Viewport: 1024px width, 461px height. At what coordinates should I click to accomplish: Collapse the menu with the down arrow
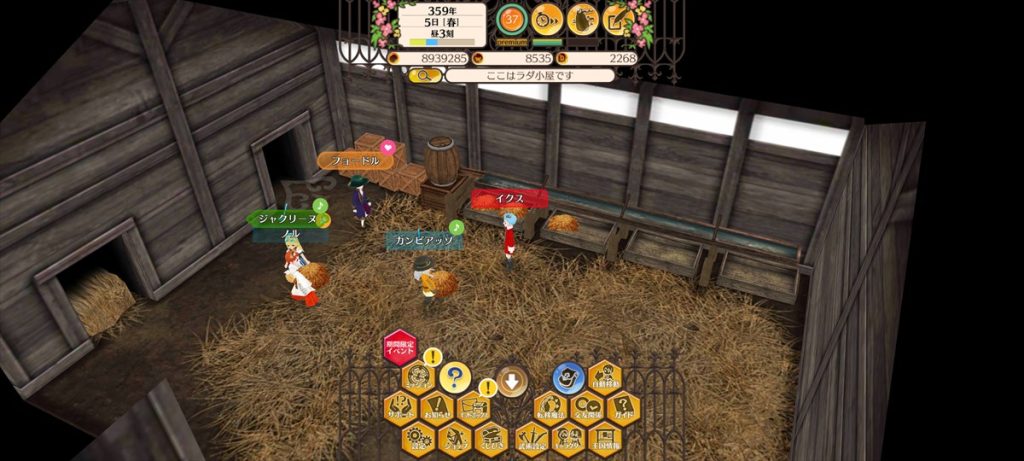(x=512, y=380)
